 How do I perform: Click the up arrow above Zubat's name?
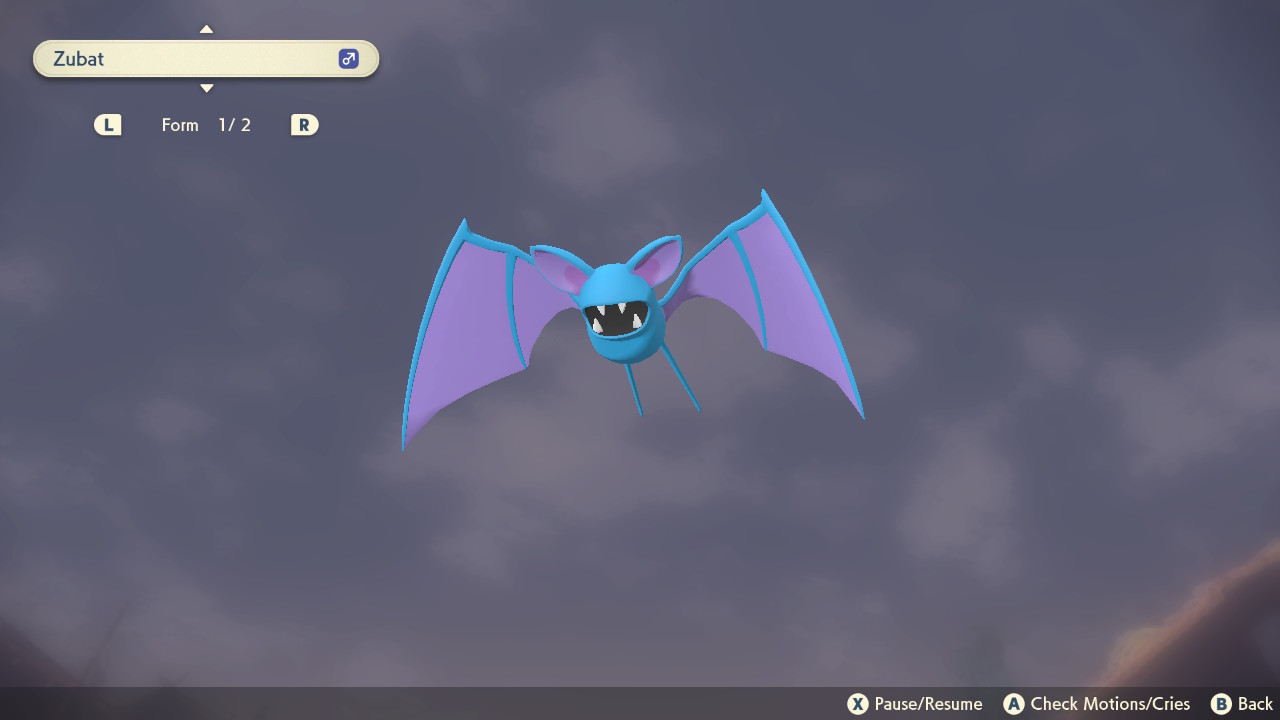point(206,29)
